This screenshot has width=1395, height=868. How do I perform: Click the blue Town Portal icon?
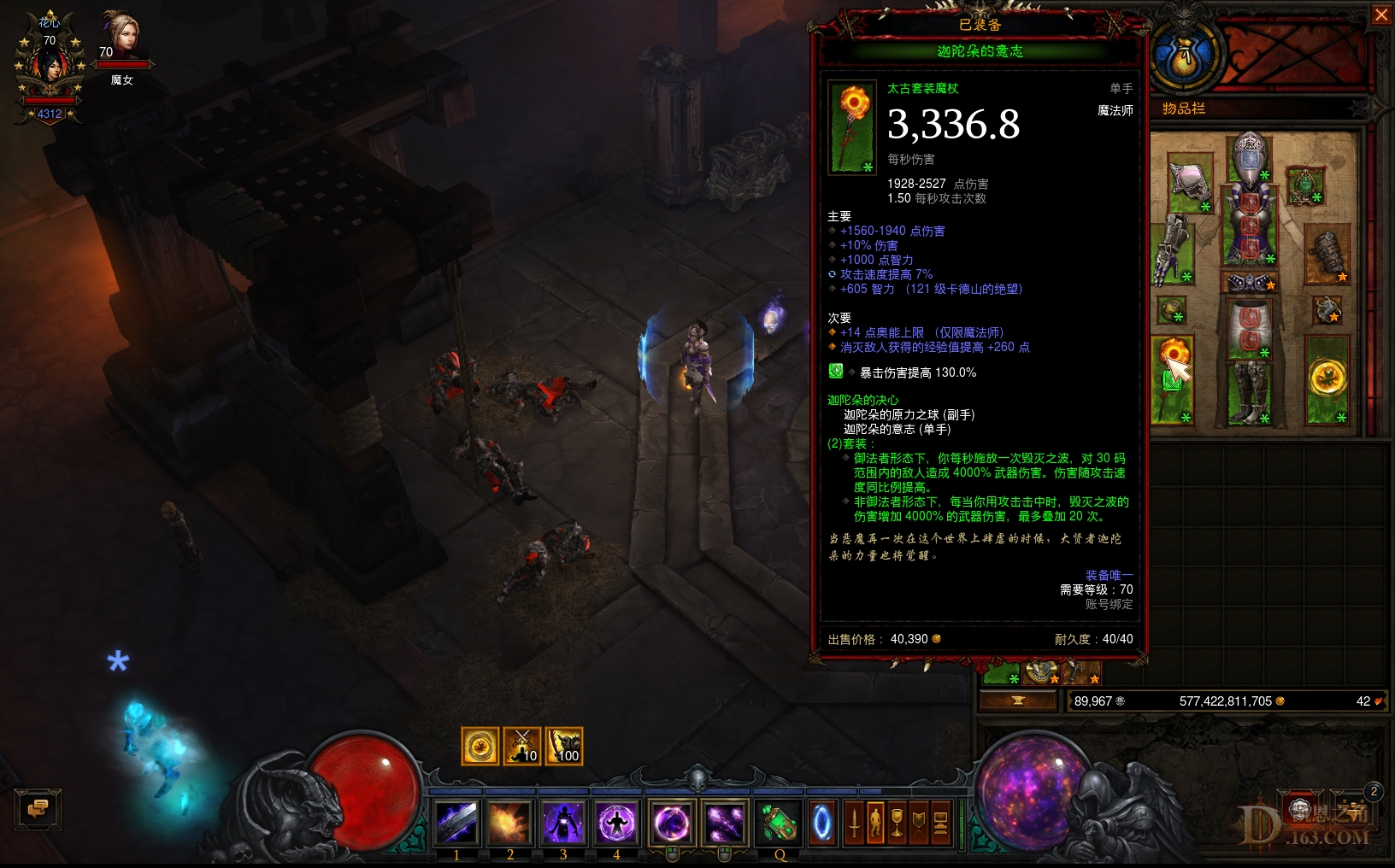821,823
